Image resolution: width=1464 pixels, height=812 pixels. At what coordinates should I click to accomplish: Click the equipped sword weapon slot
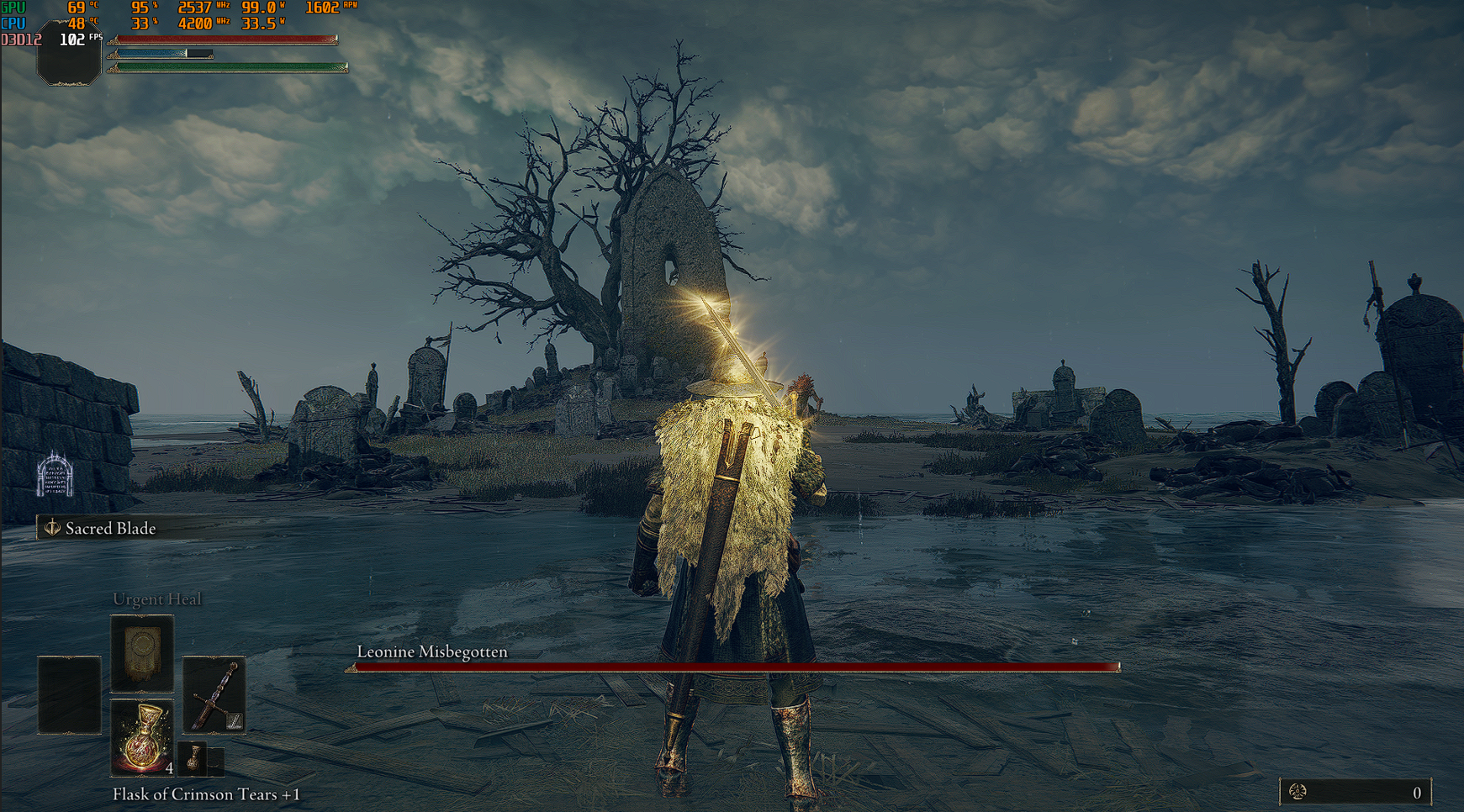[214, 695]
